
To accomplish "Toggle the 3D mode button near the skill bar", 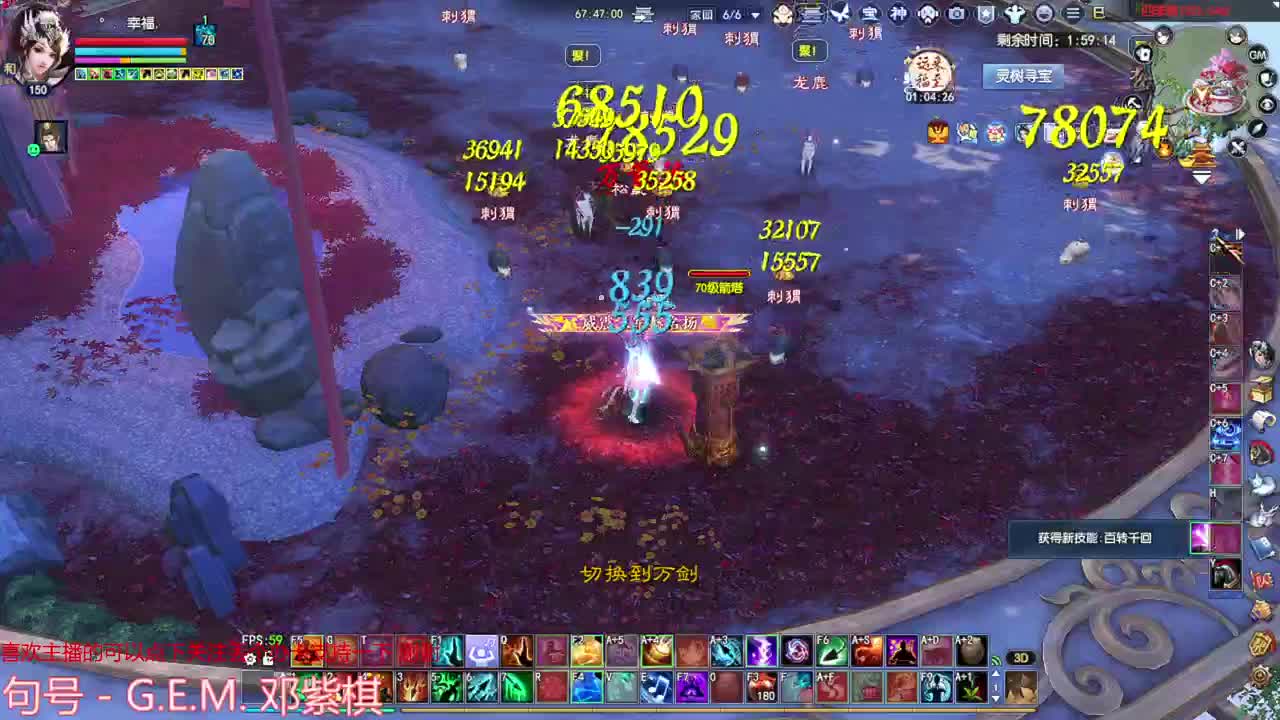I will tap(1020, 658).
